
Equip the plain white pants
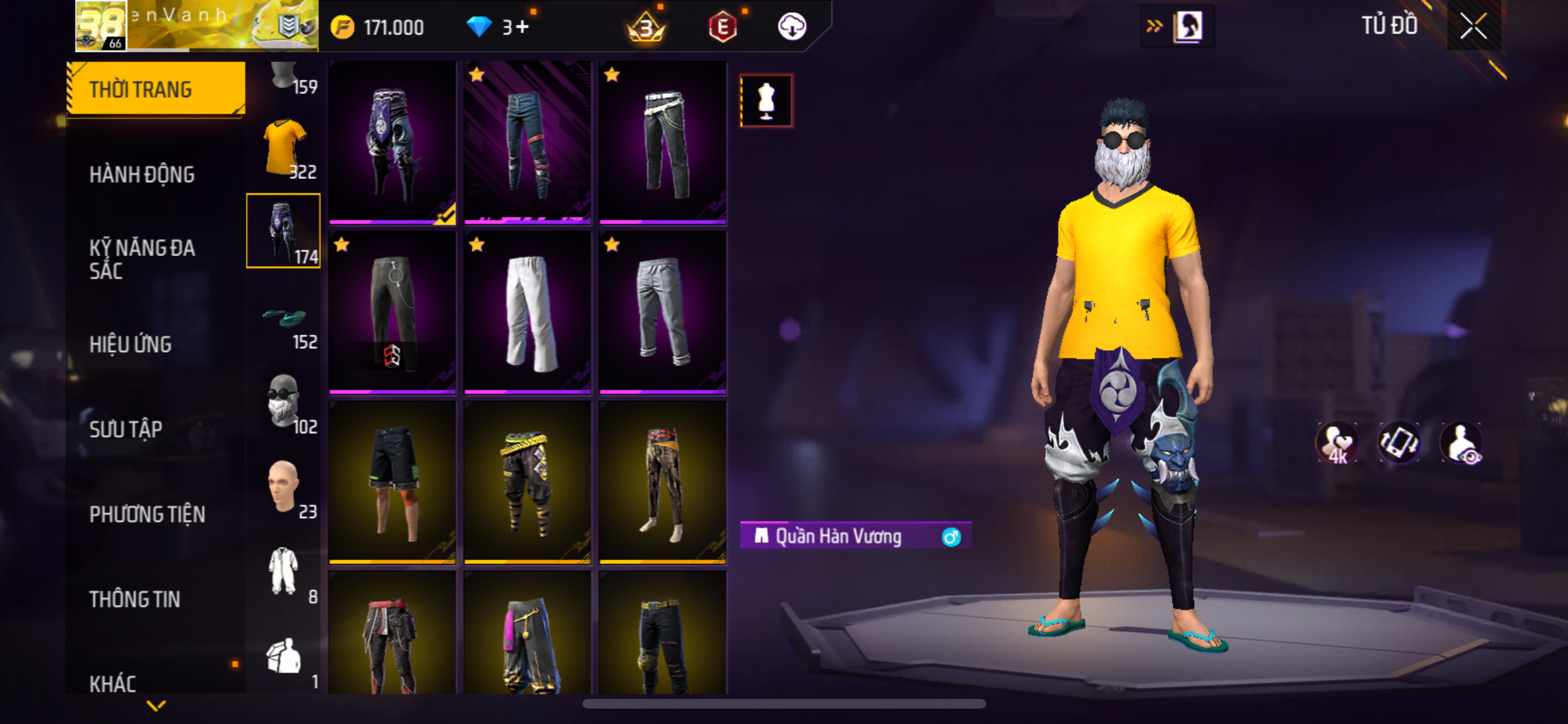click(527, 311)
